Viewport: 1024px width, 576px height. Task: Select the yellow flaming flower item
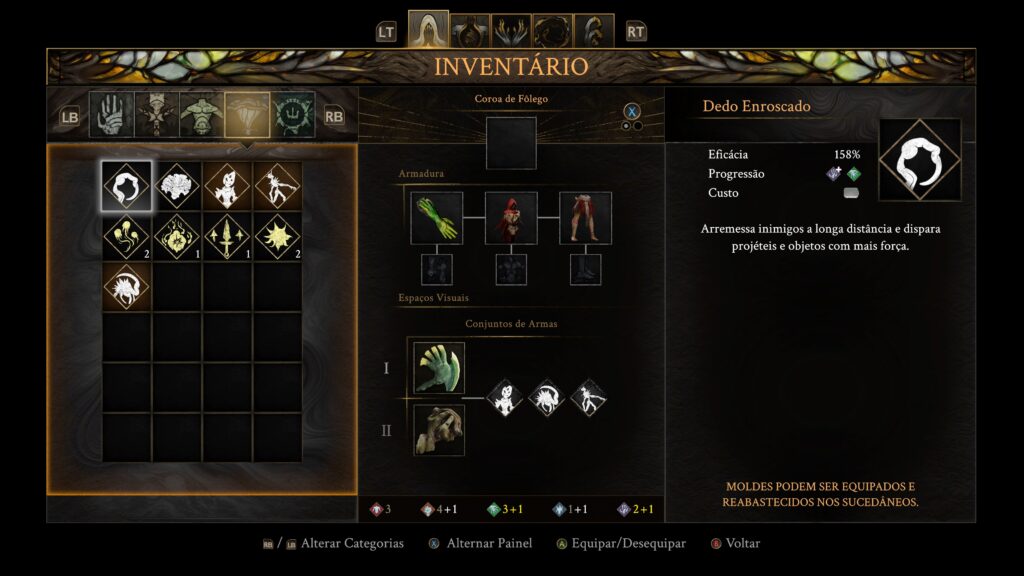coord(177,236)
